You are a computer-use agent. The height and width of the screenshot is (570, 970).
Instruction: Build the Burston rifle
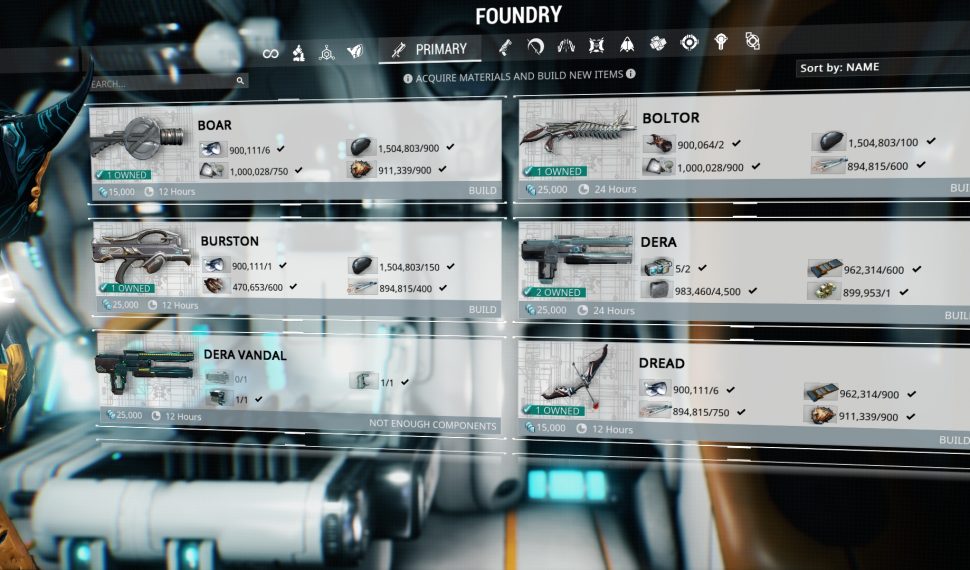[x=482, y=310]
